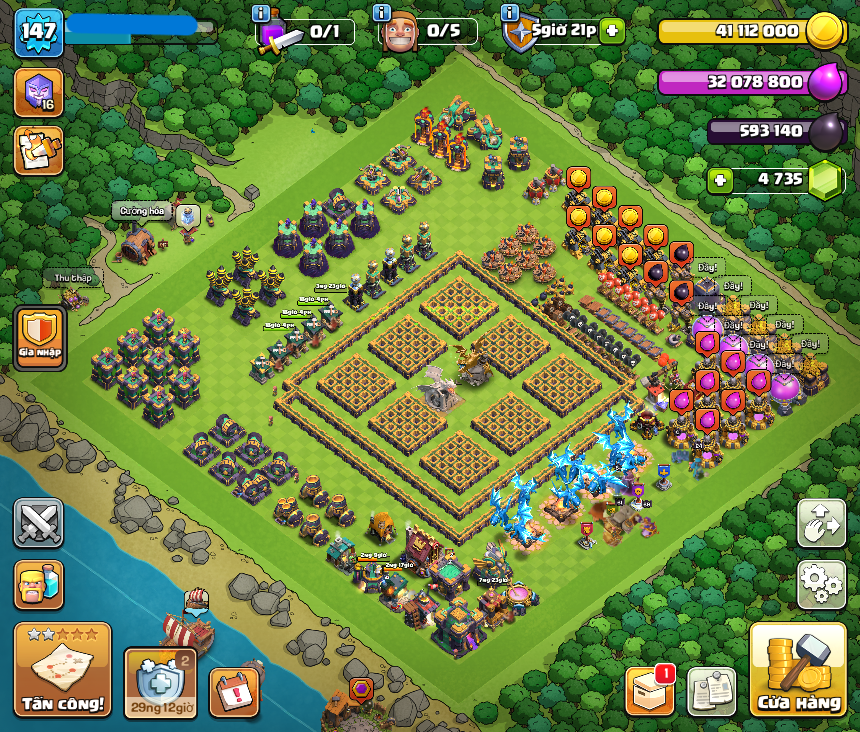Show info for the shield timer
Viewport: 860px width, 732px height.
pyautogui.click(x=509, y=13)
